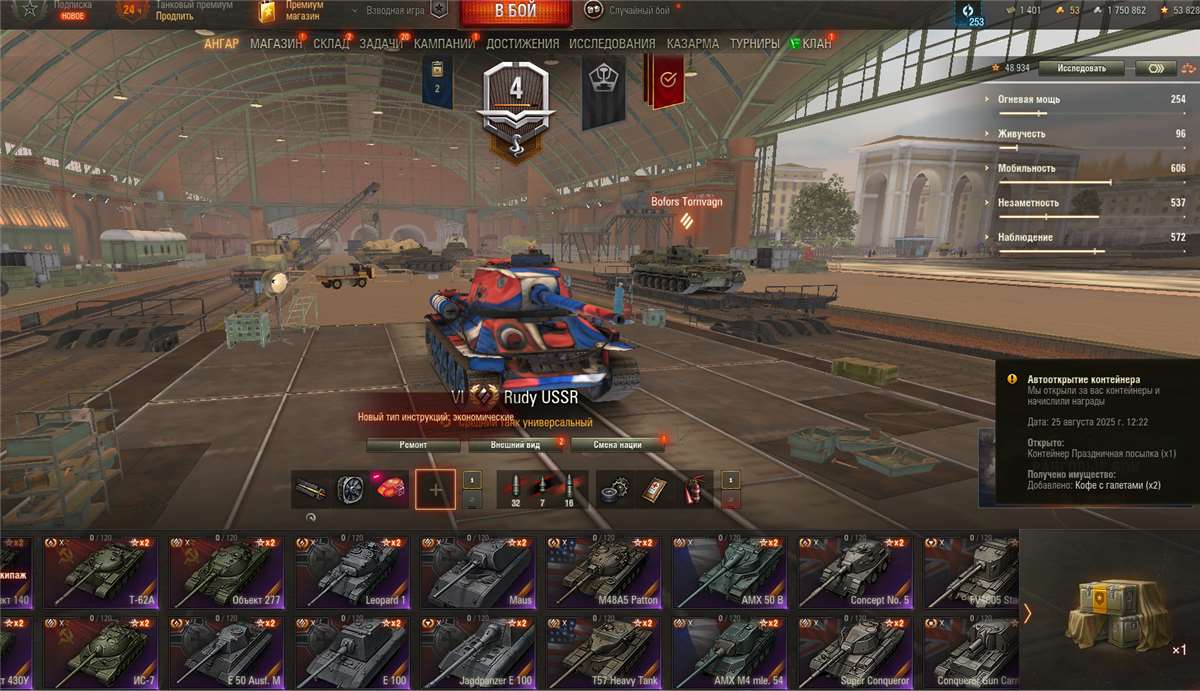Start battle with the red В БОЙ button

(x=516, y=12)
